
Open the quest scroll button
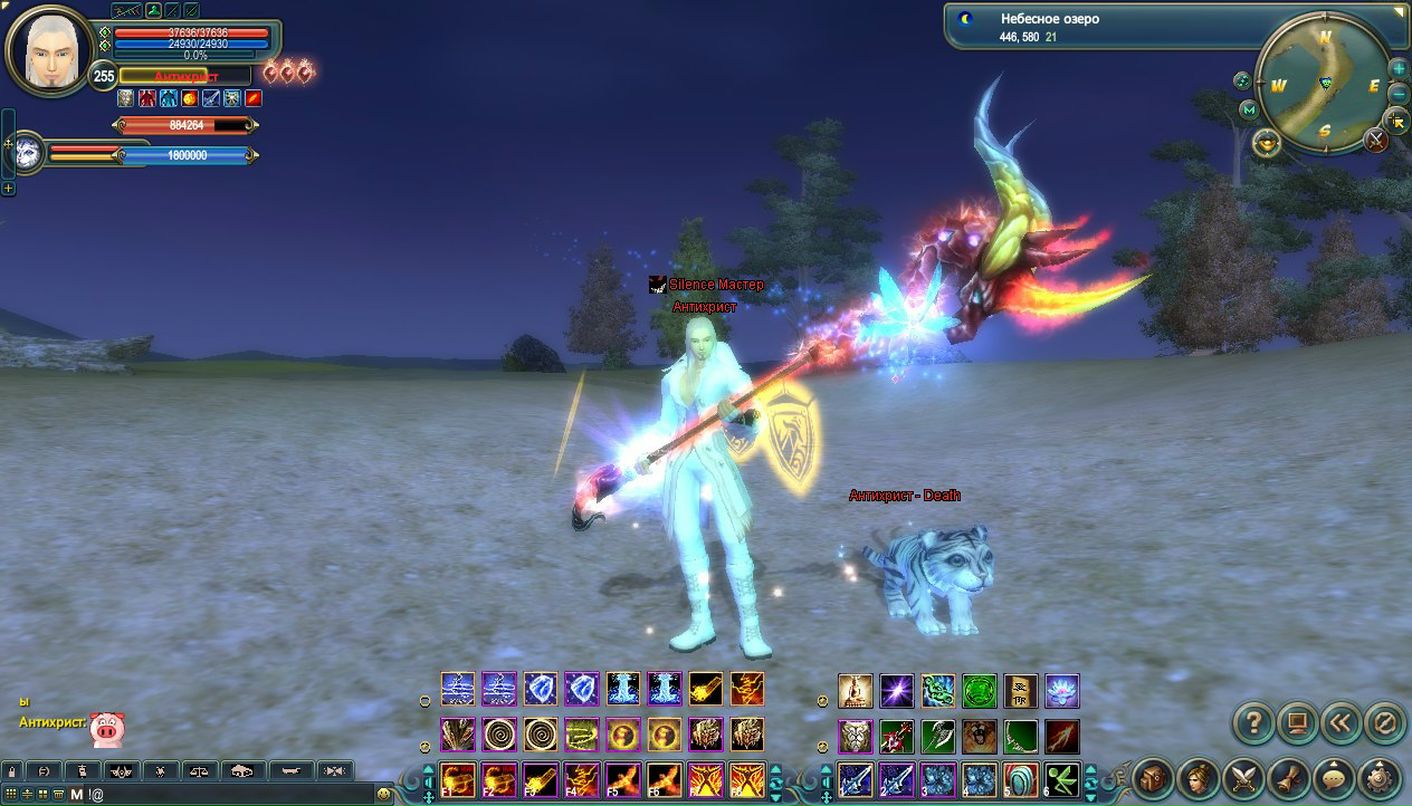1288,778
